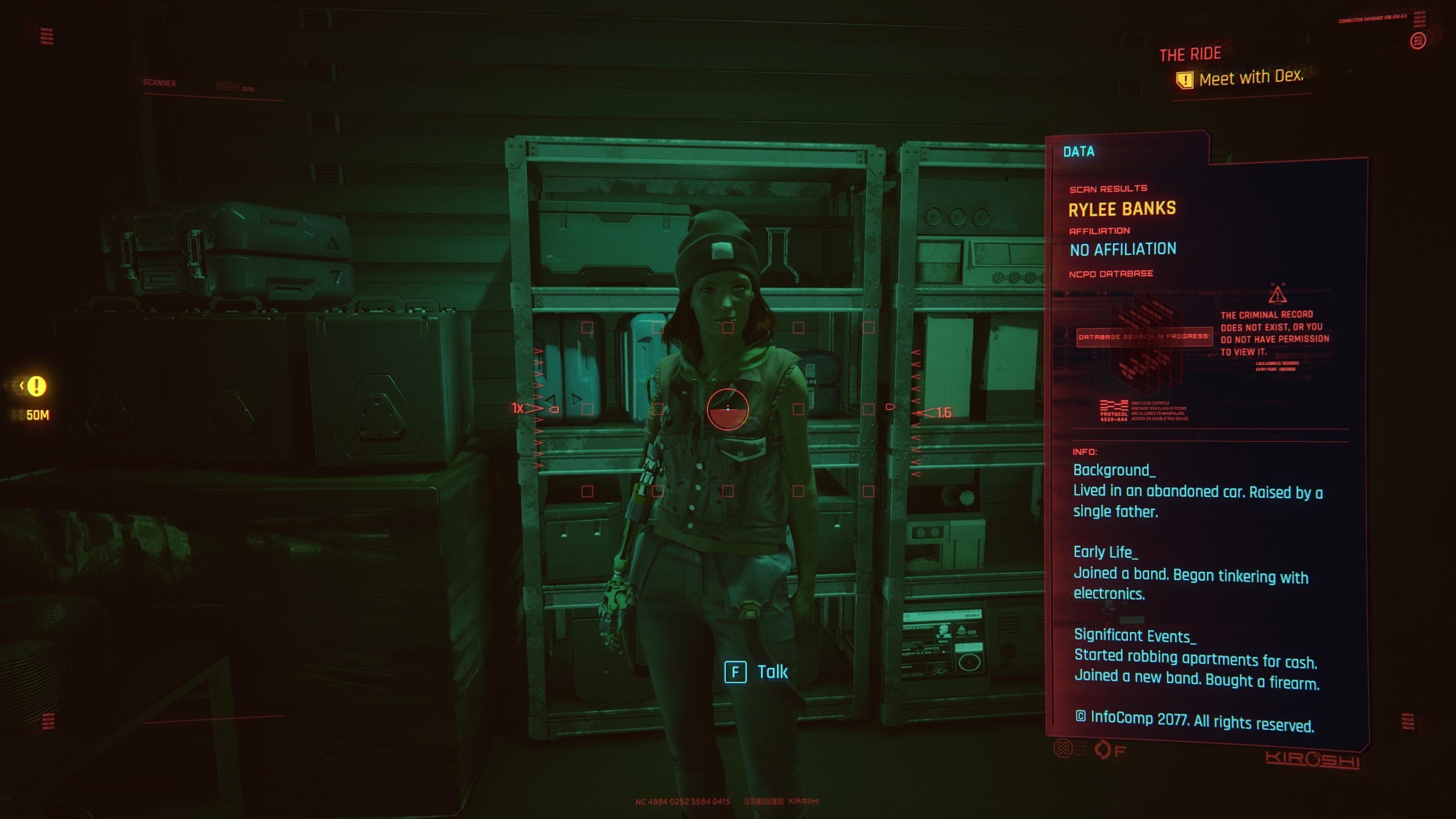Image resolution: width=1456 pixels, height=819 pixels.
Task: Click the F key prompt to Talk
Action: point(737,672)
